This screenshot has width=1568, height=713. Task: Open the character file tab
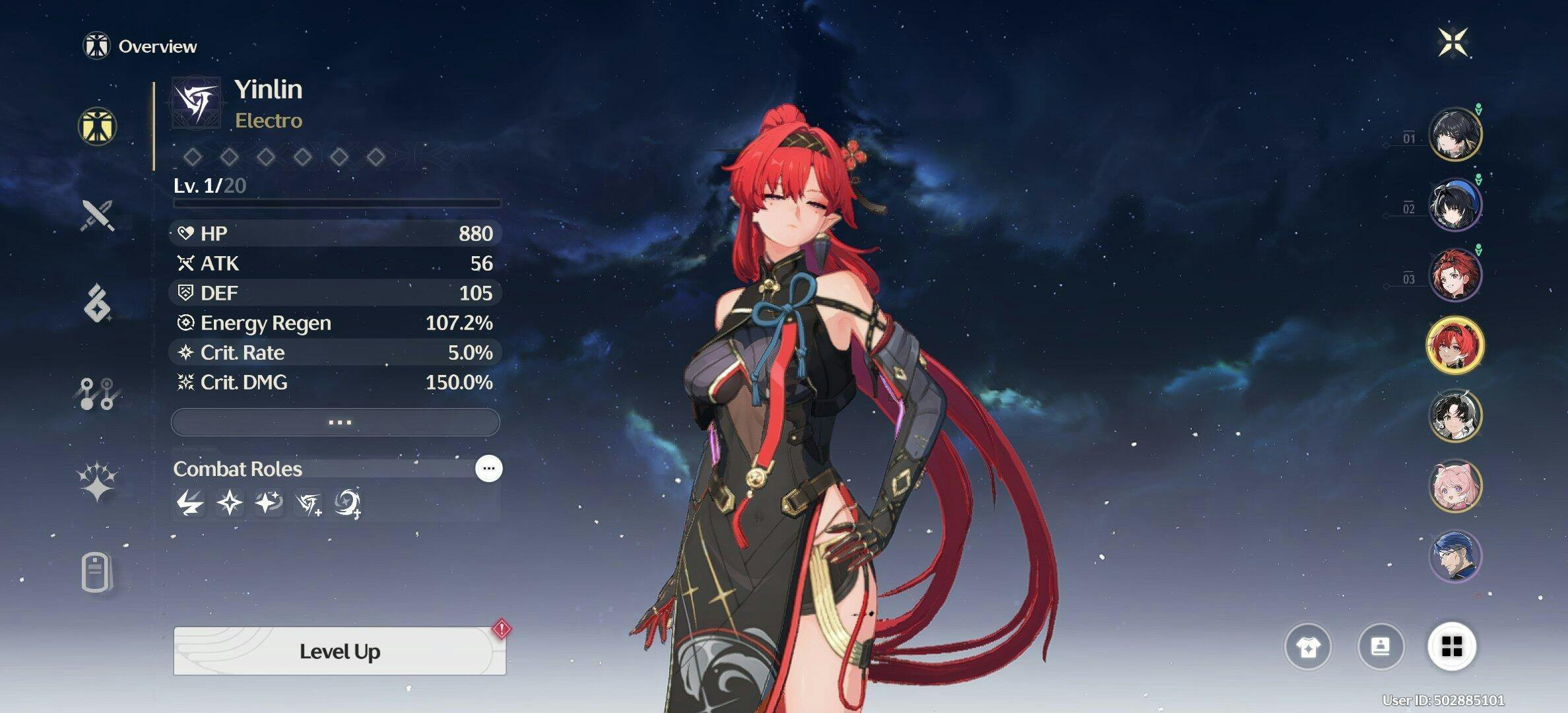click(x=96, y=572)
